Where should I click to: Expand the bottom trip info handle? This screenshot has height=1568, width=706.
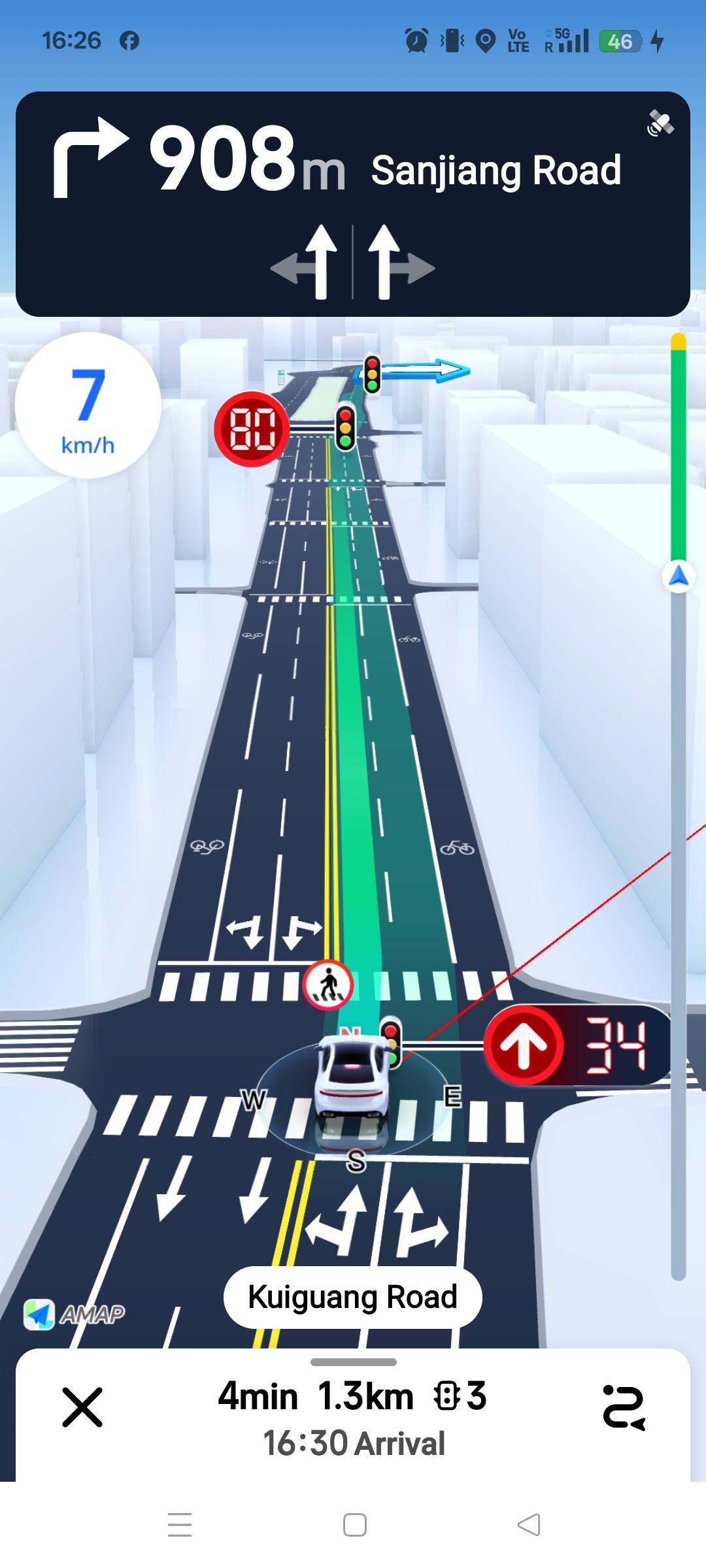(353, 1362)
